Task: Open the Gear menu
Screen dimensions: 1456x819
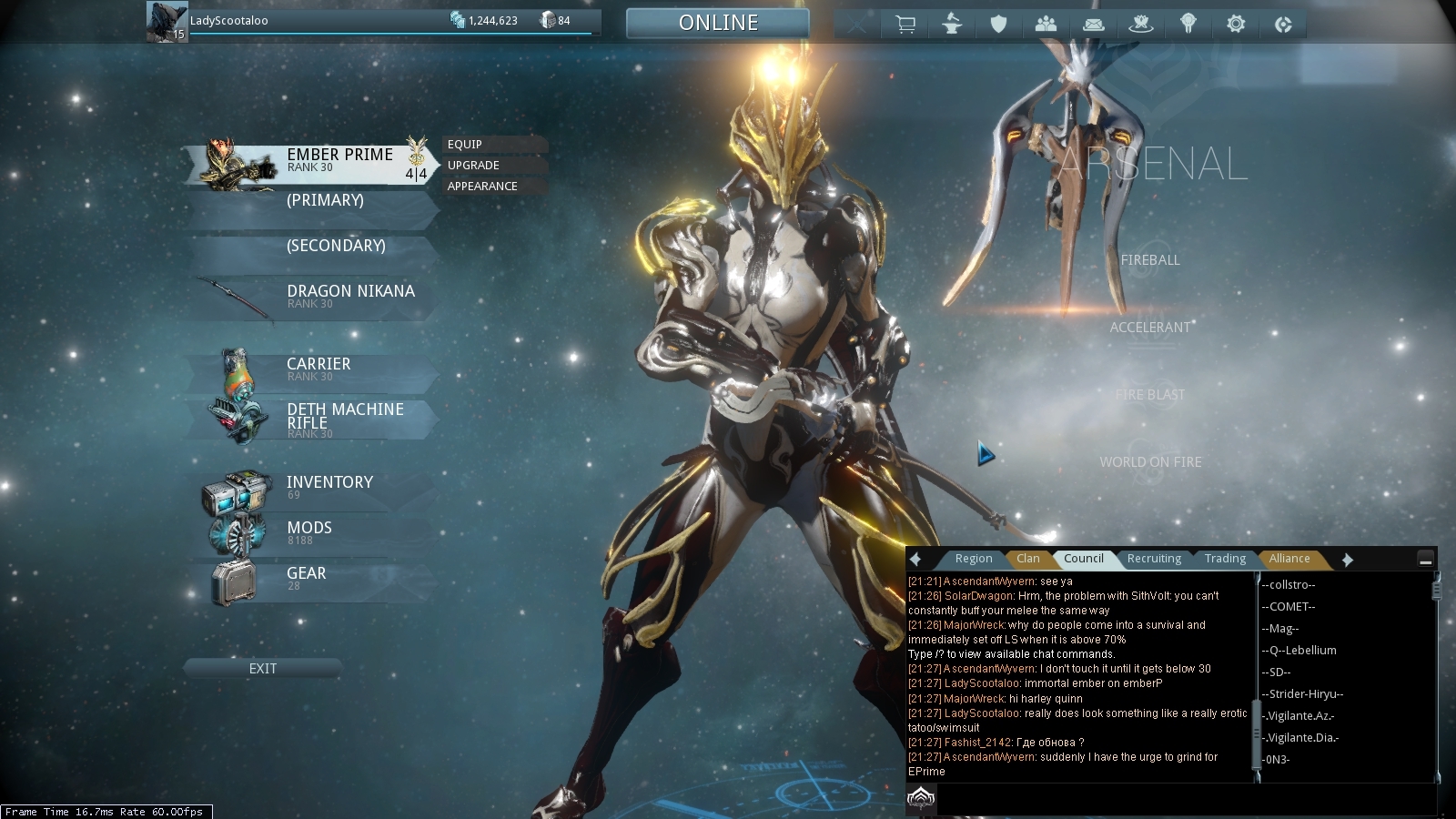Action: (306, 578)
